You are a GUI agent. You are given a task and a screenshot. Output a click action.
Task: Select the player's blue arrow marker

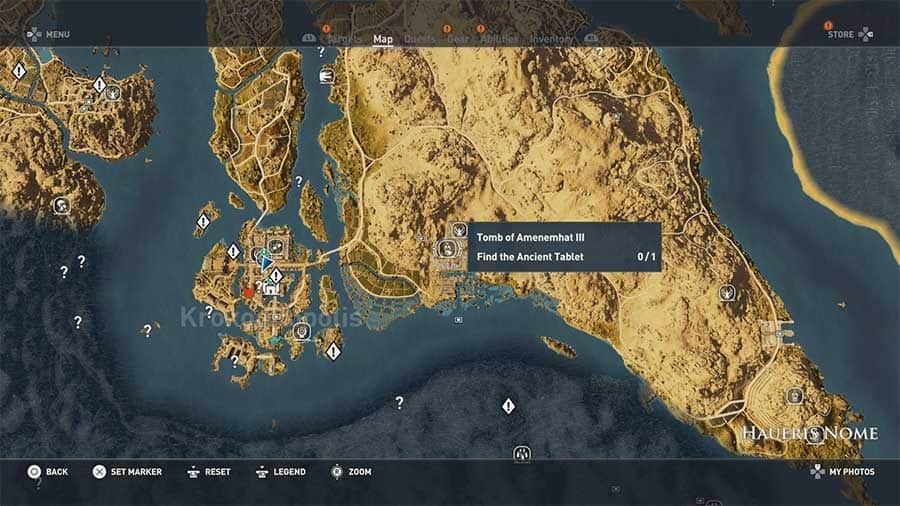[266, 260]
